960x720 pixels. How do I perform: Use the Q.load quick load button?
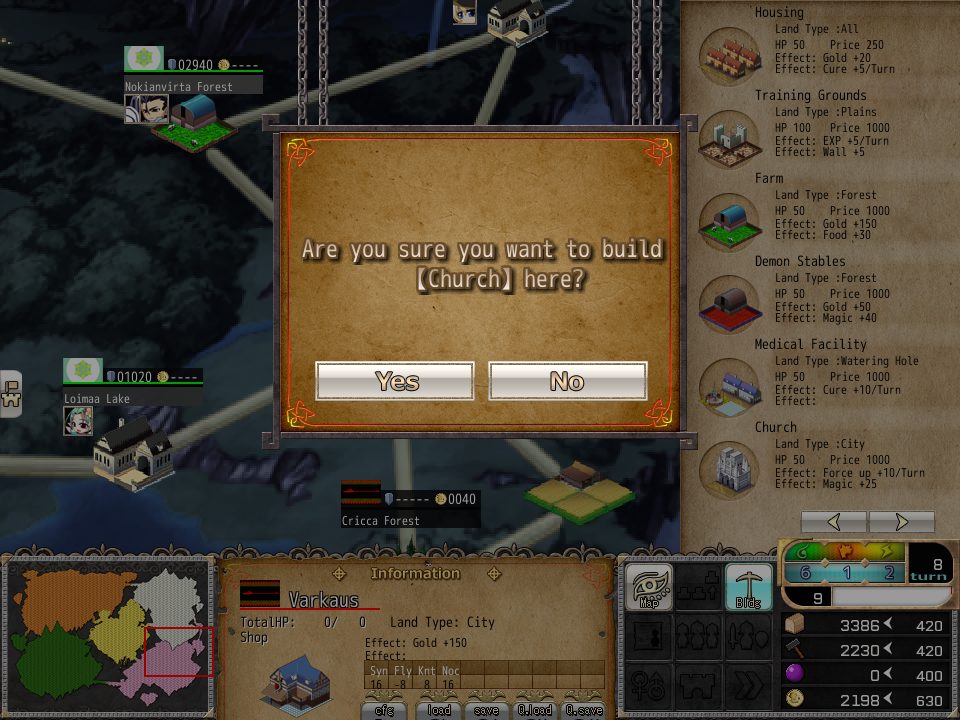point(536,710)
